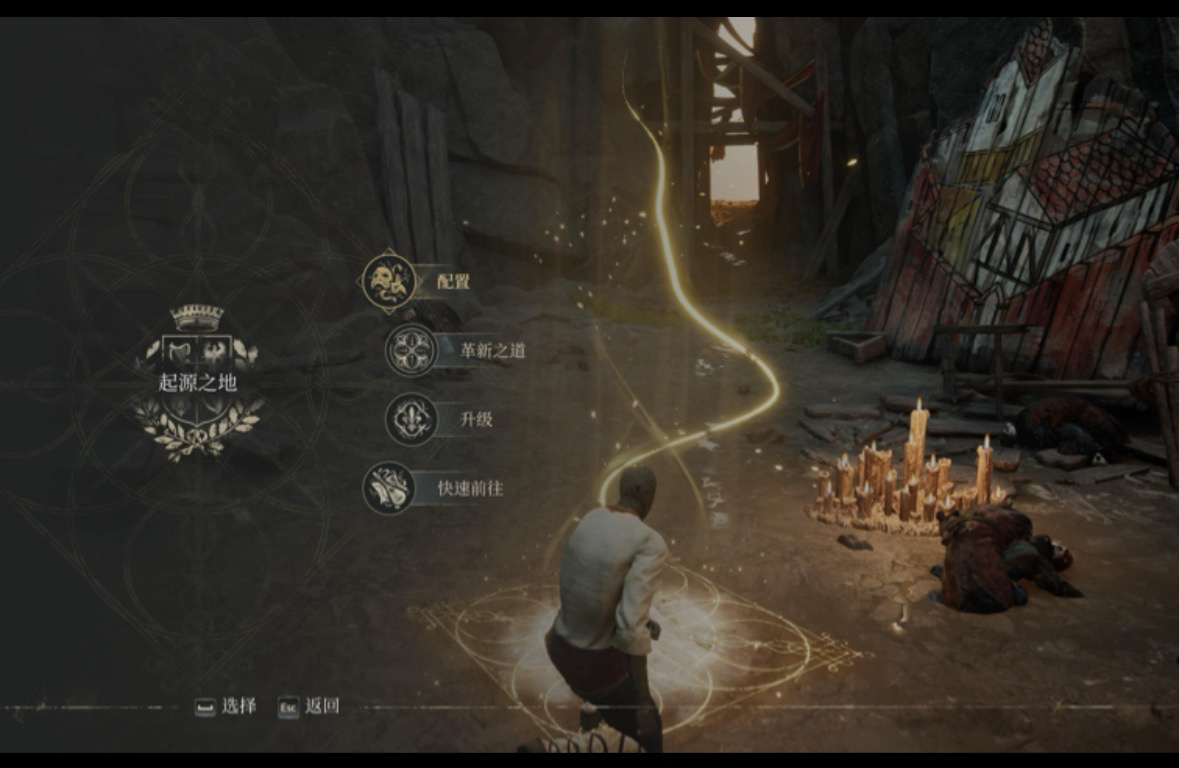Open the 配置 menu entry
1179x768 pixels.
point(452,282)
